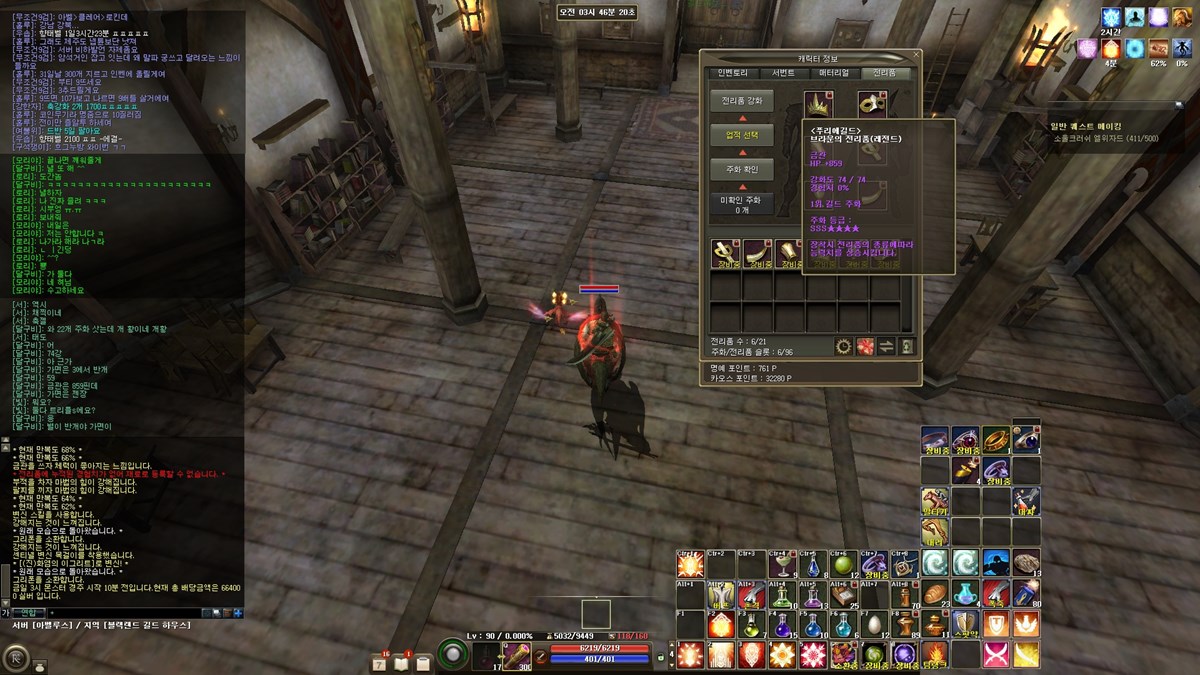Open the round main menu button
Viewport: 1200px width, 675px height.
(x=16, y=658)
